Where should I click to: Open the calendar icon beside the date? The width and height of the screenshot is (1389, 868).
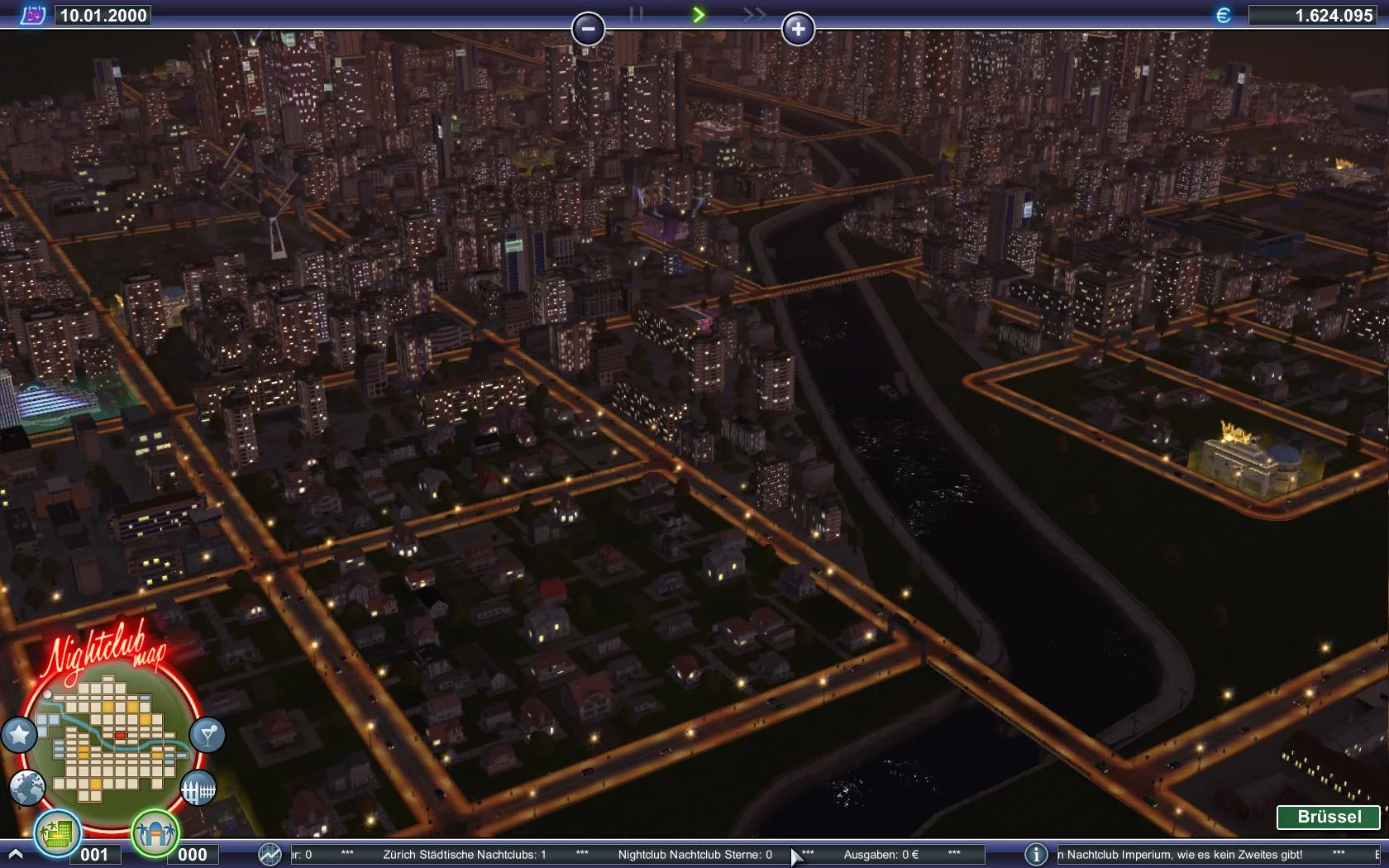(32, 14)
